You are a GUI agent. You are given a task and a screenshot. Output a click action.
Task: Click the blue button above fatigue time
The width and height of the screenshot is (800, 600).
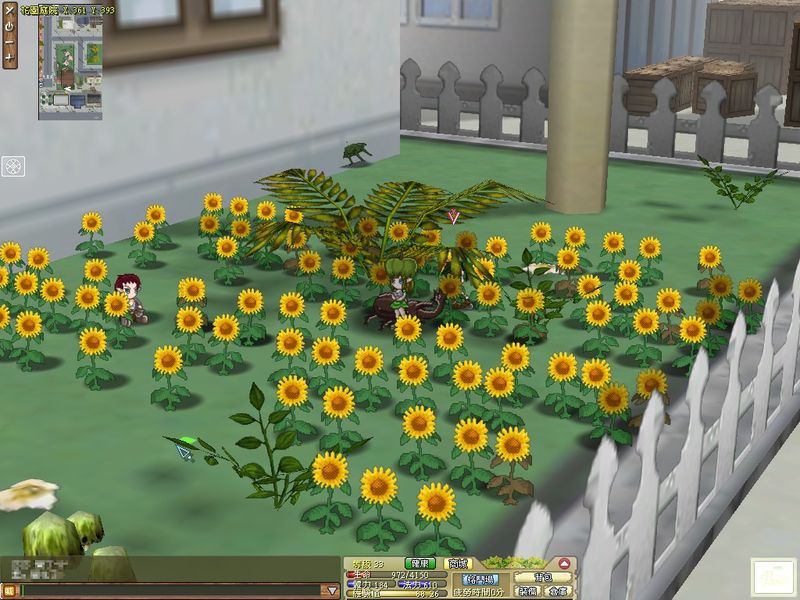tap(481, 579)
